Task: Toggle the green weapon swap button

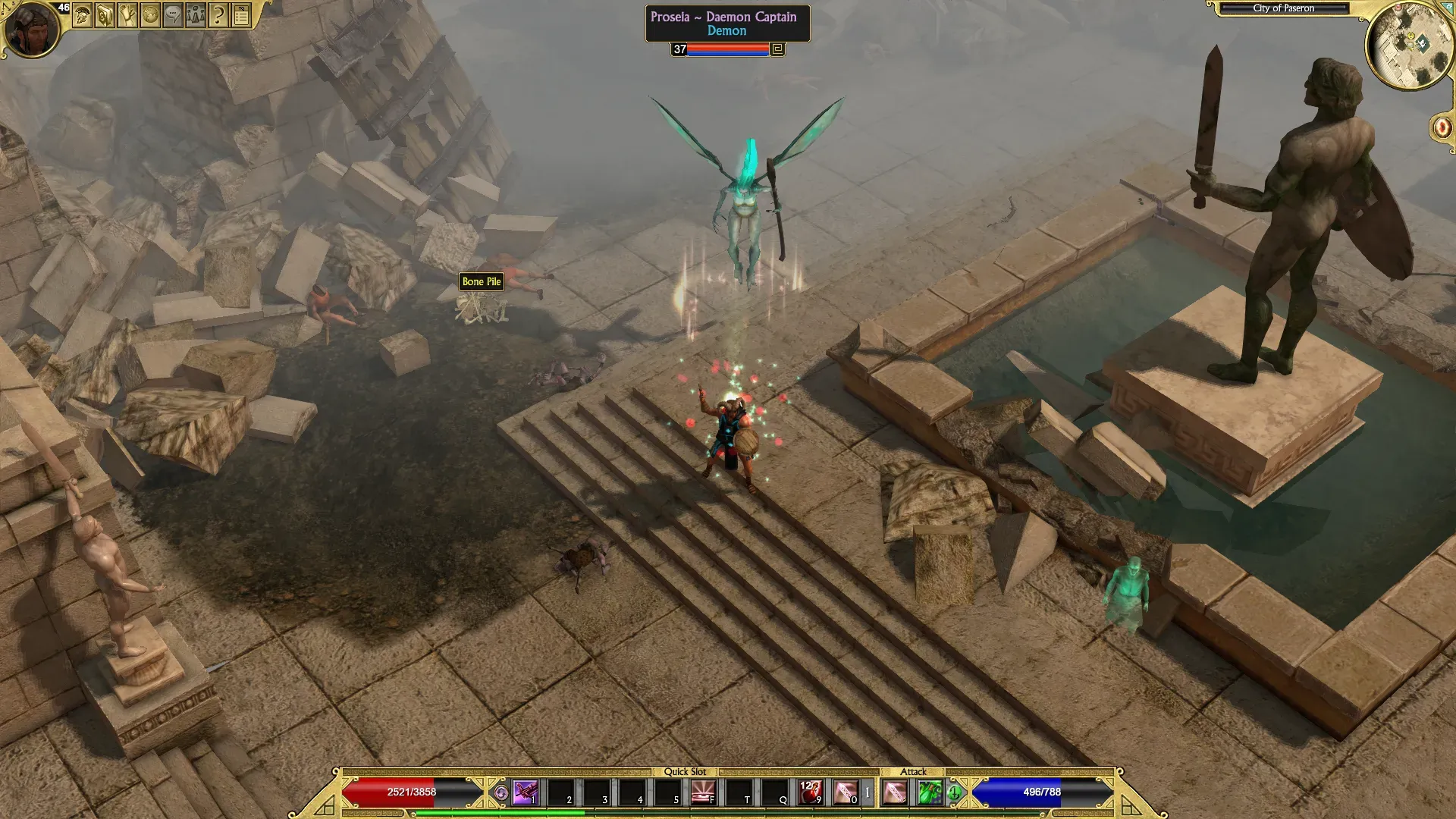Action: [x=955, y=793]
